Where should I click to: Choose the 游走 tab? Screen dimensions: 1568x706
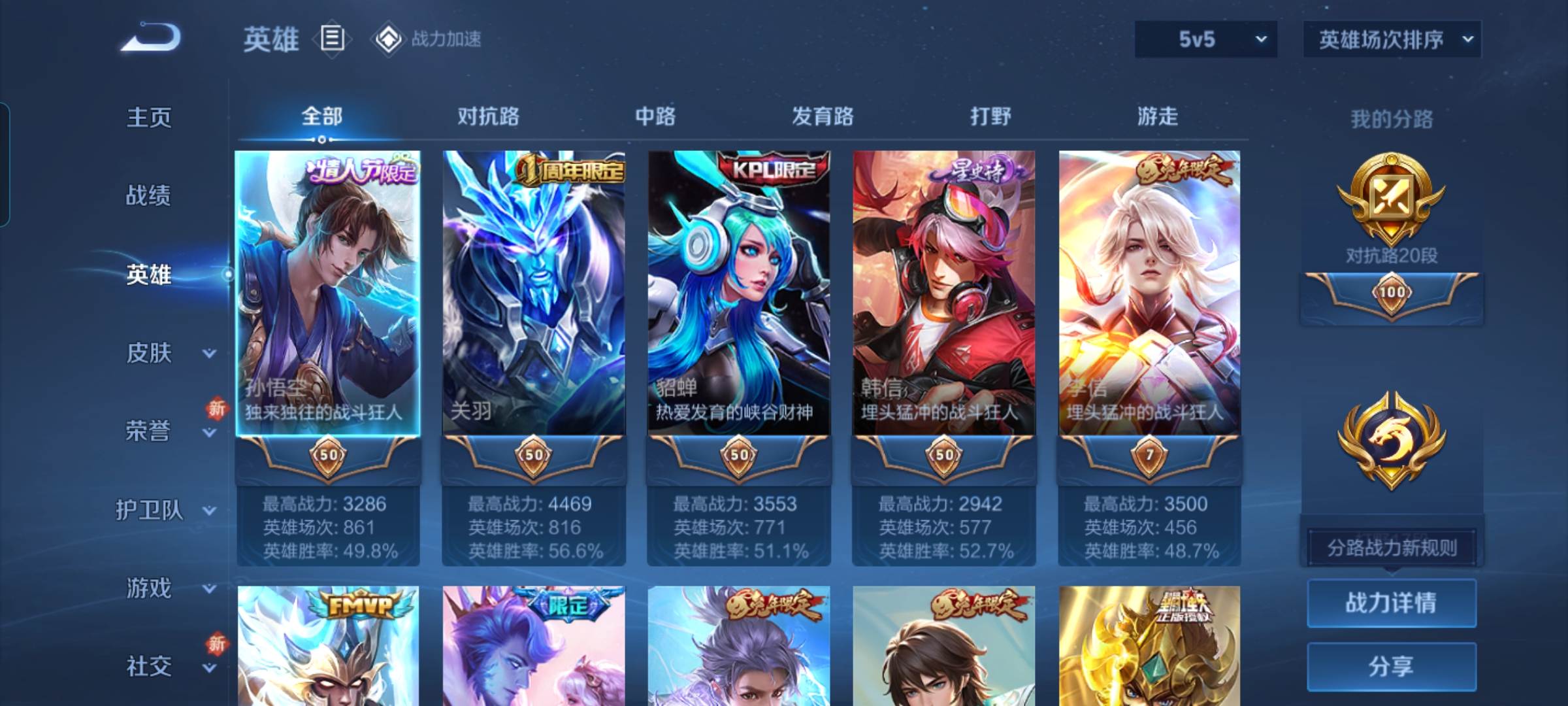tap(1158, 116)
